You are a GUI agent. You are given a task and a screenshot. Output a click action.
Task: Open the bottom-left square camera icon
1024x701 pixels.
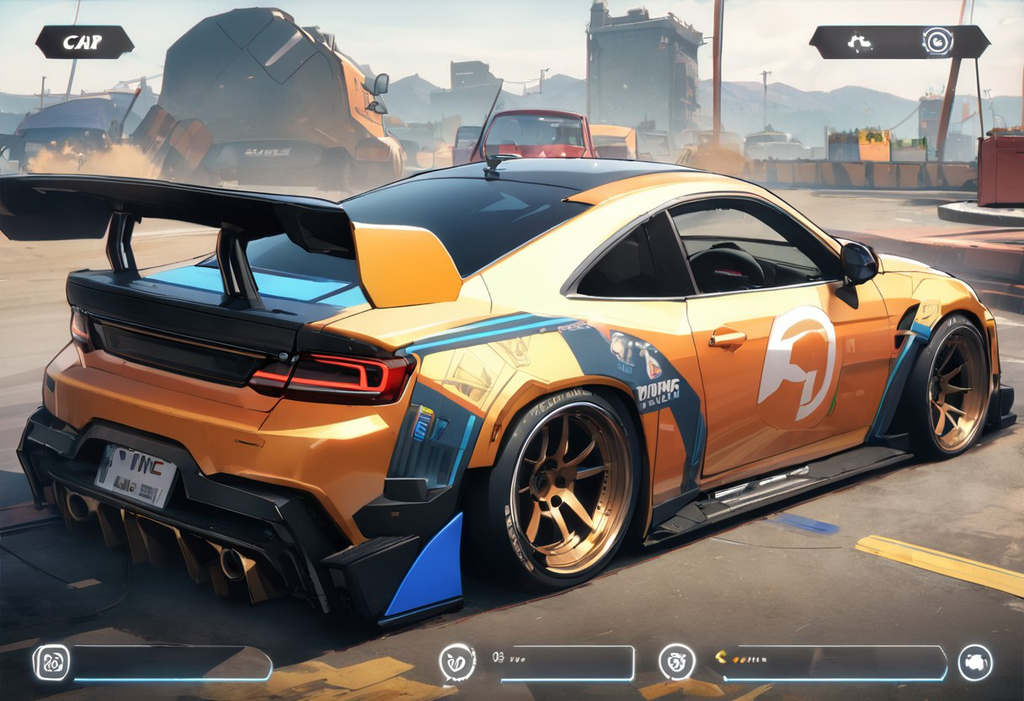tap(51, 662)
